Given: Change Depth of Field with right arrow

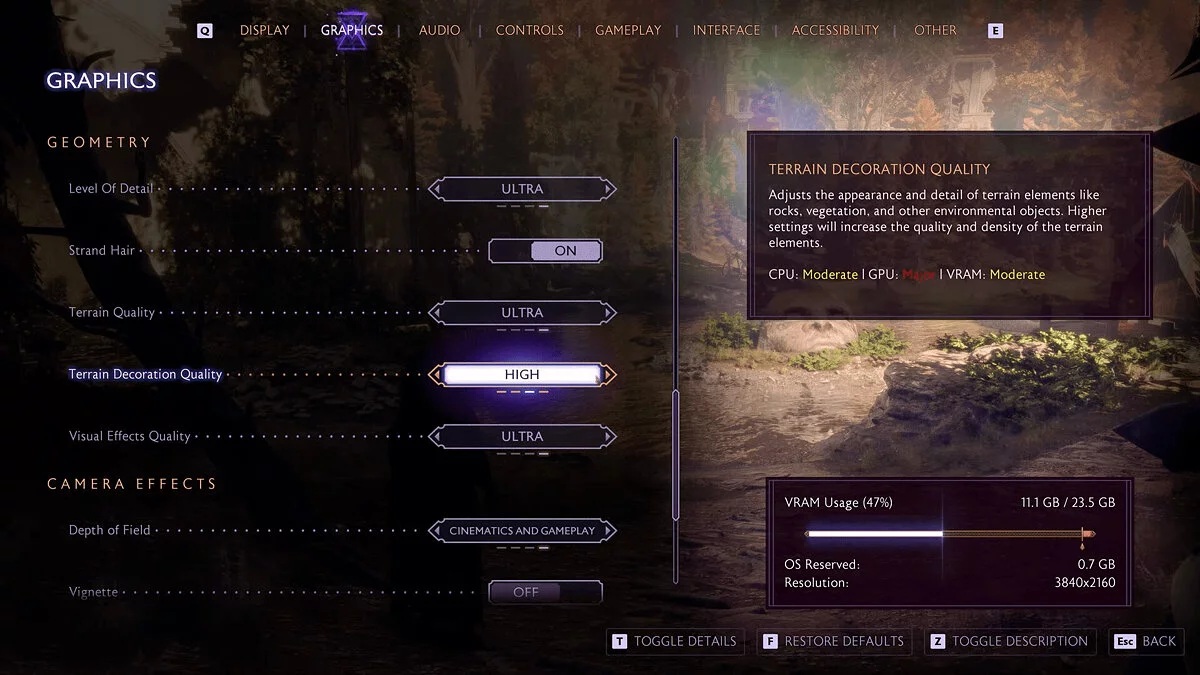Looking at the screenshot, I should [610, 531].
